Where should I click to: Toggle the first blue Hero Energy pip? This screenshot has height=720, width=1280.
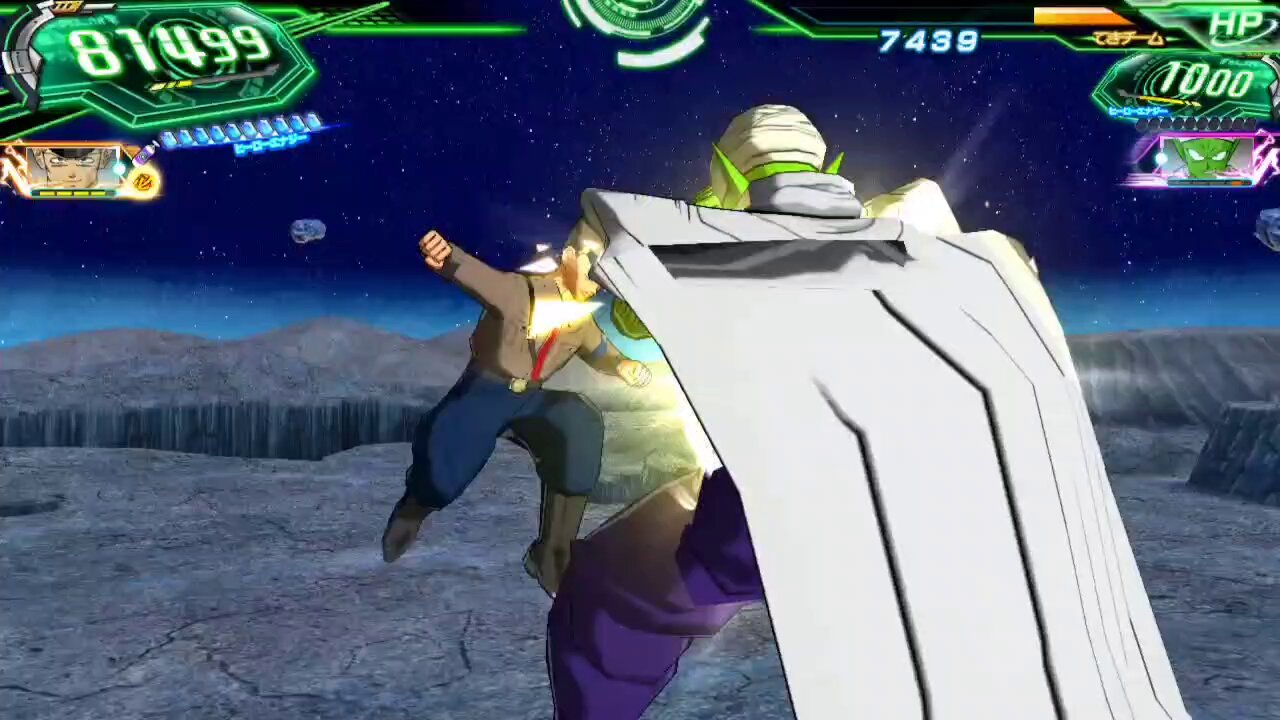coord(168,138)
